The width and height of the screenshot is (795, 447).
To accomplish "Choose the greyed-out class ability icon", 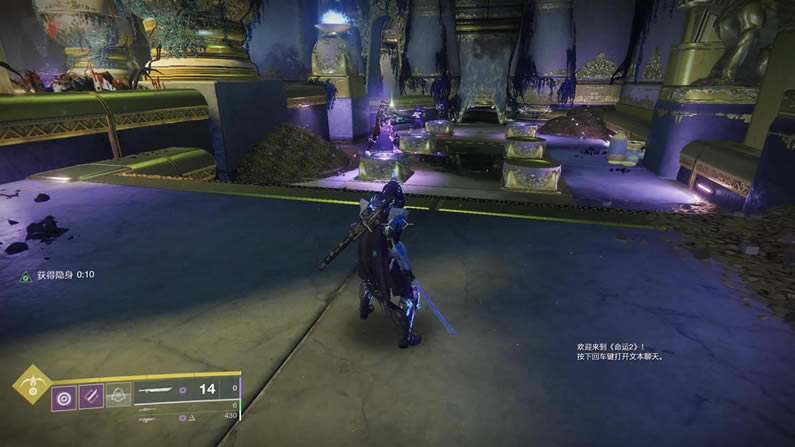I will click(118, 397).
